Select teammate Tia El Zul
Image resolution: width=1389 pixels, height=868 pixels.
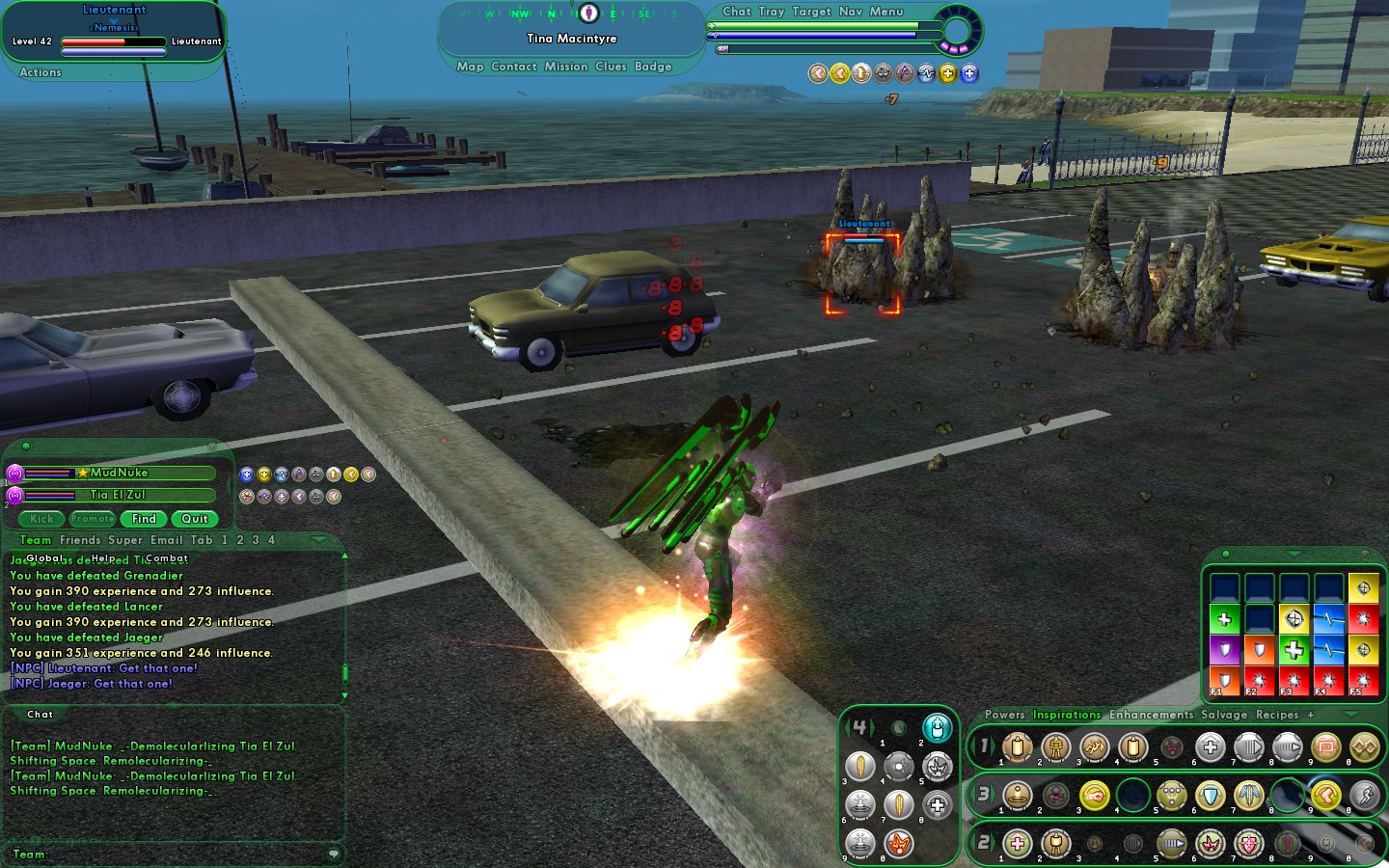118,495
